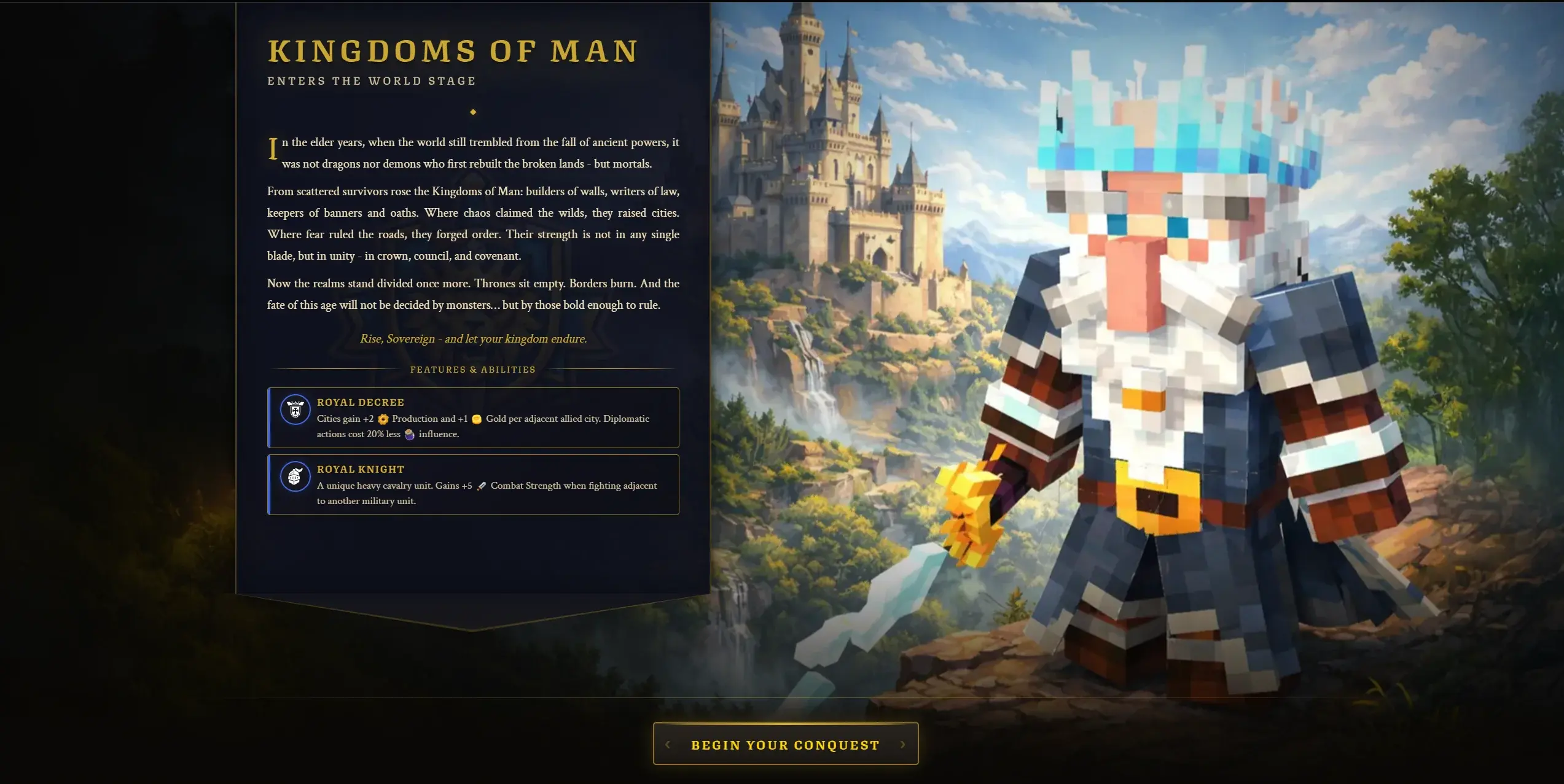Select the sword icon next to +5

pyautogui.click(x=480, y=485)
